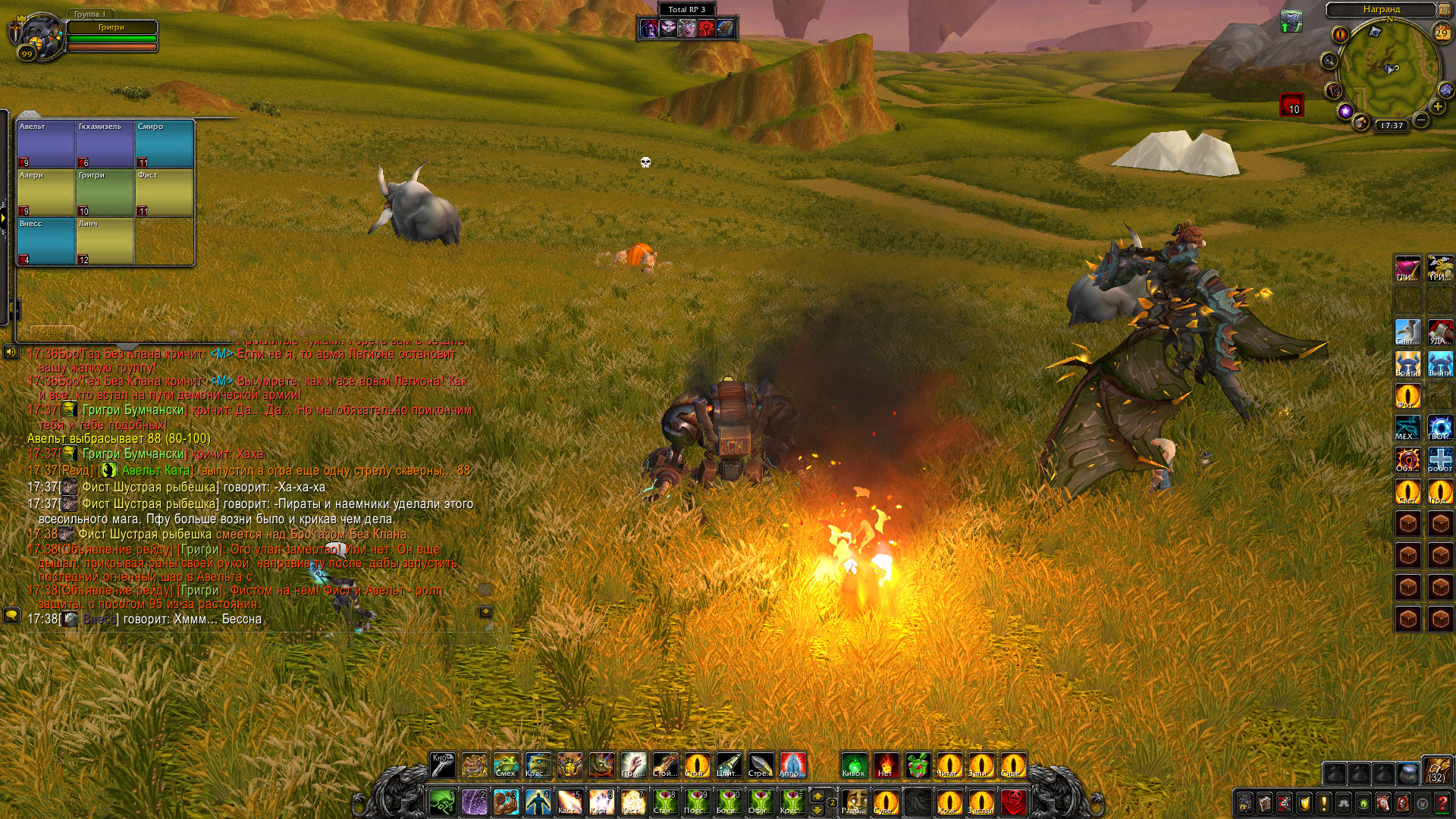1456x819 pixels.
Task: Click the Войти macro button
Action: [x=1407, y=364]
